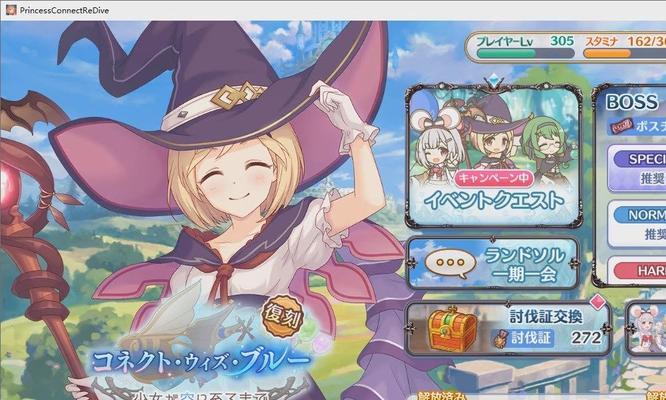Select the NORMAL boss difficulty
666x400 pixels.
(640, 223)
